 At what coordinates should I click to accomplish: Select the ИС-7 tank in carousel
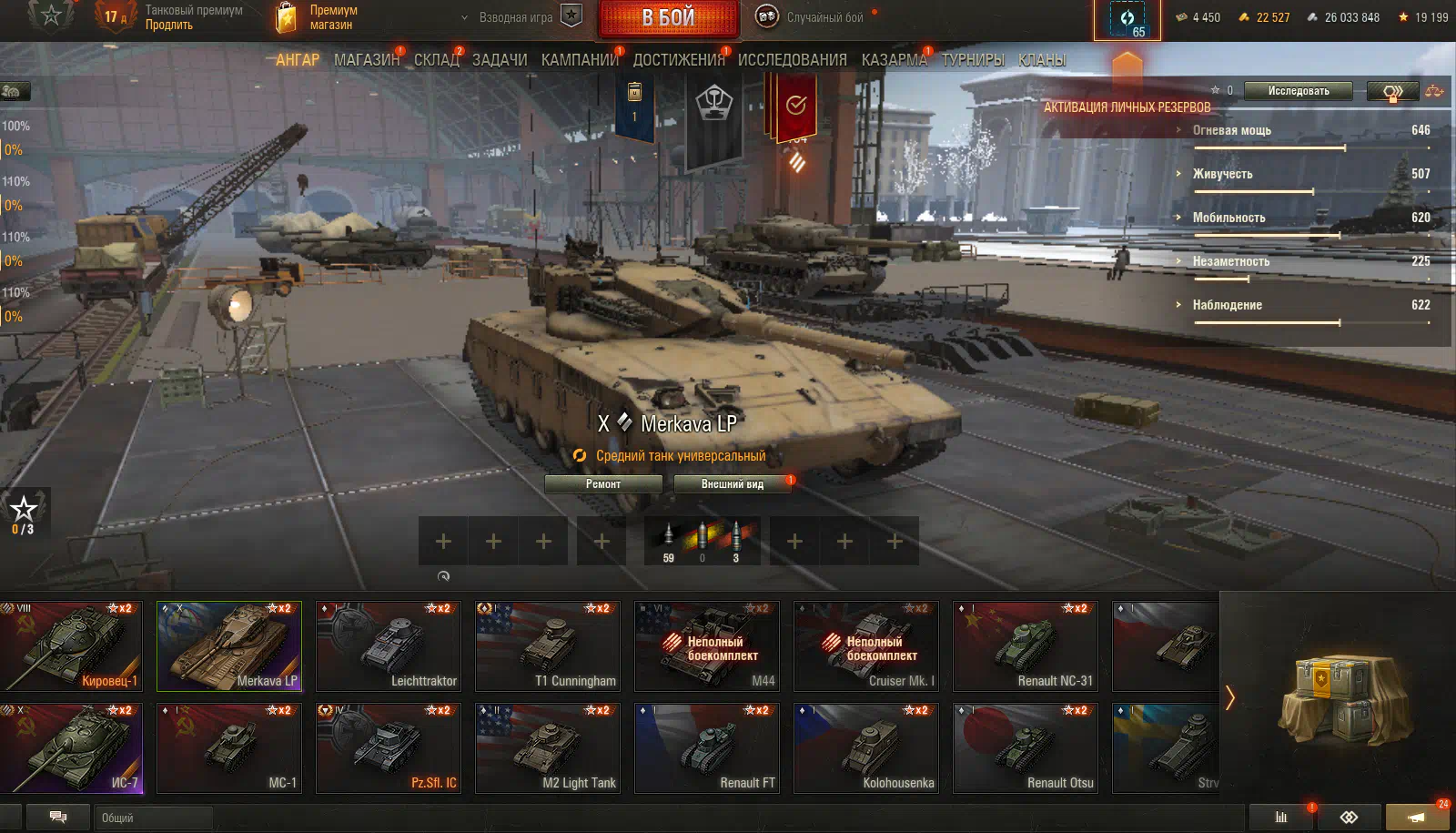click(72, 747)
